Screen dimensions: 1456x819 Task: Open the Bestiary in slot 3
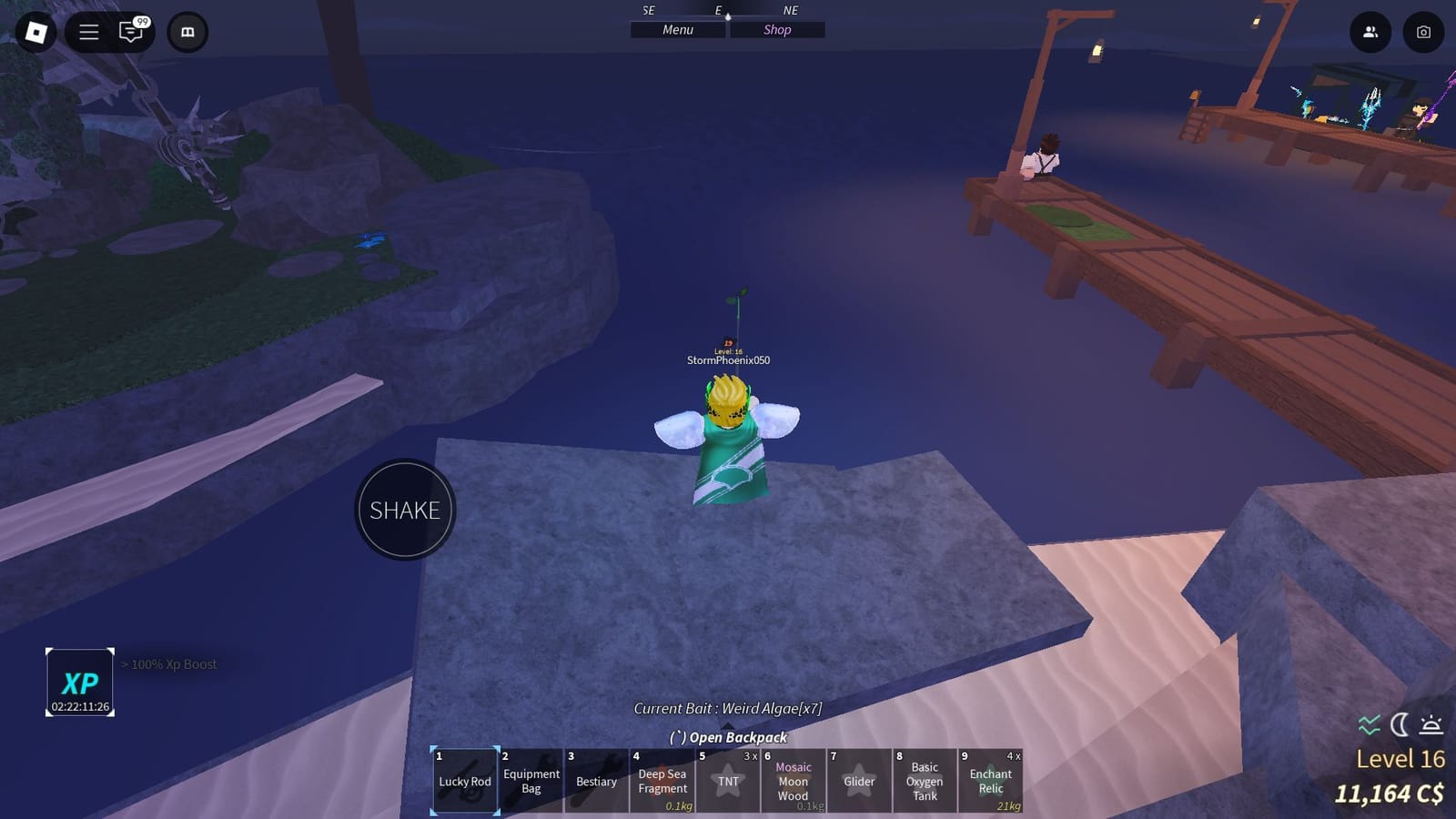pos(596,781)
